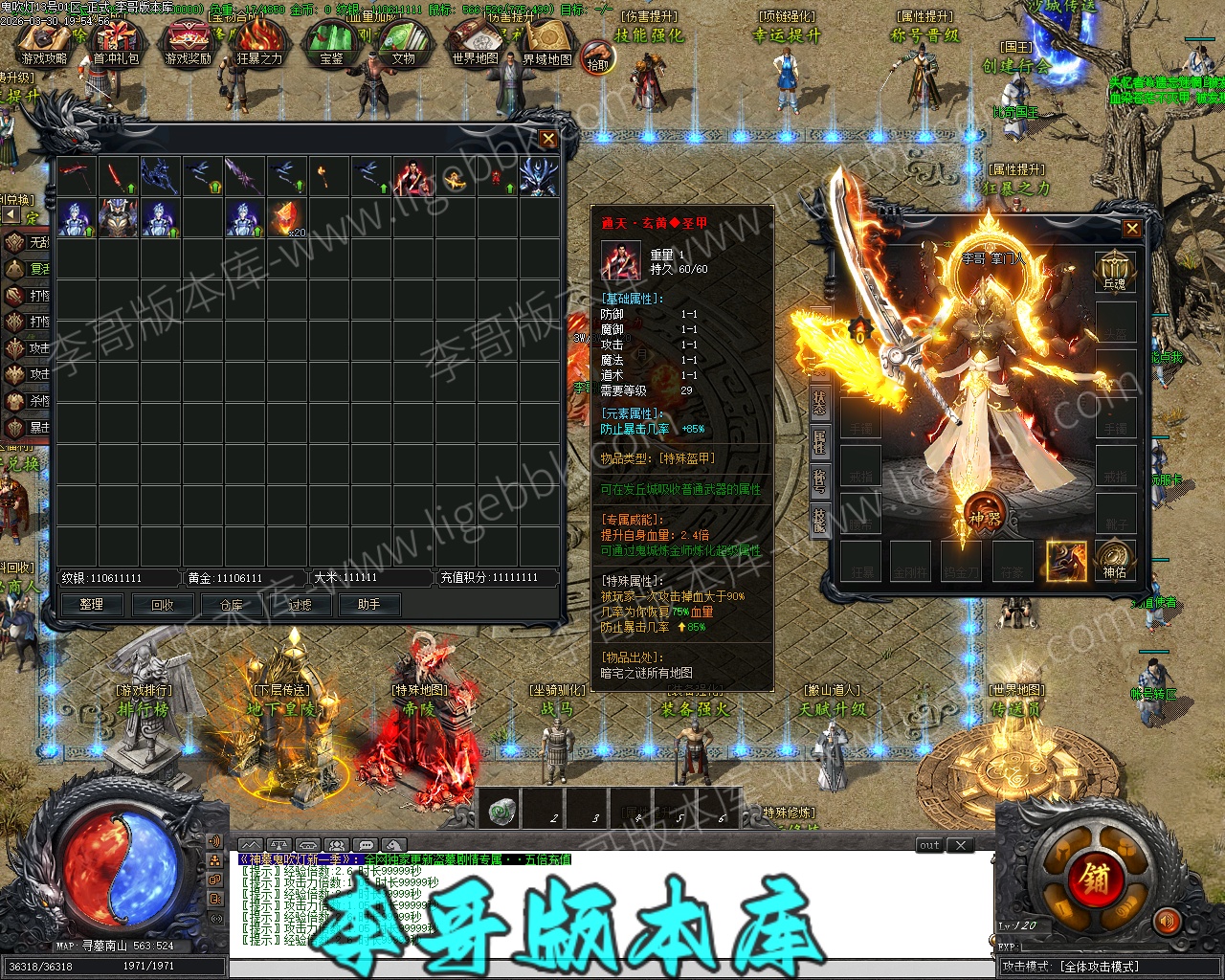Screen dimensions: 1225x980
Task: Open the 界域地图 realm map
Action: click(x=547, y=43)
